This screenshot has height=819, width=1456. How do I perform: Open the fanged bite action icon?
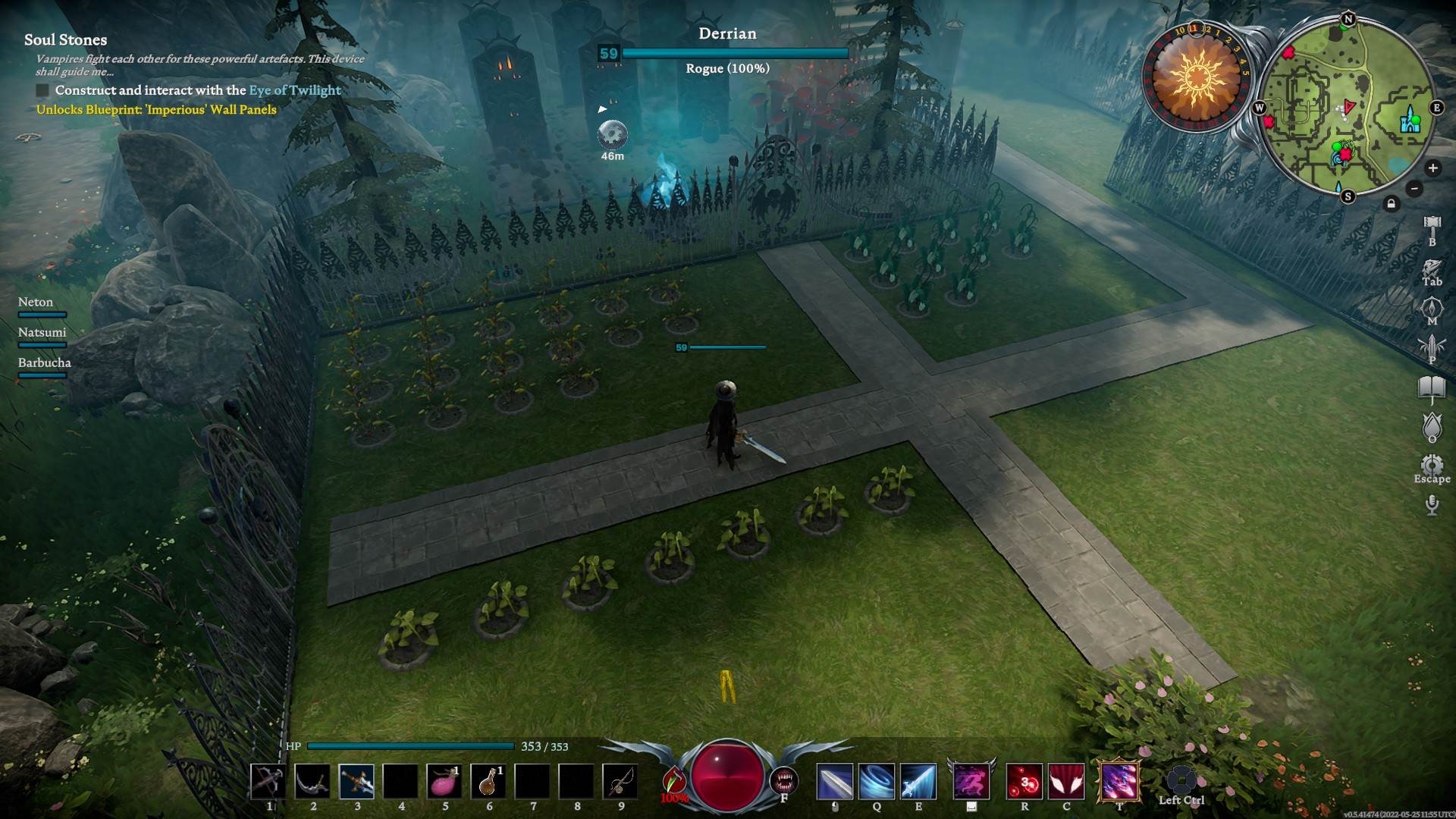(784, 780)
